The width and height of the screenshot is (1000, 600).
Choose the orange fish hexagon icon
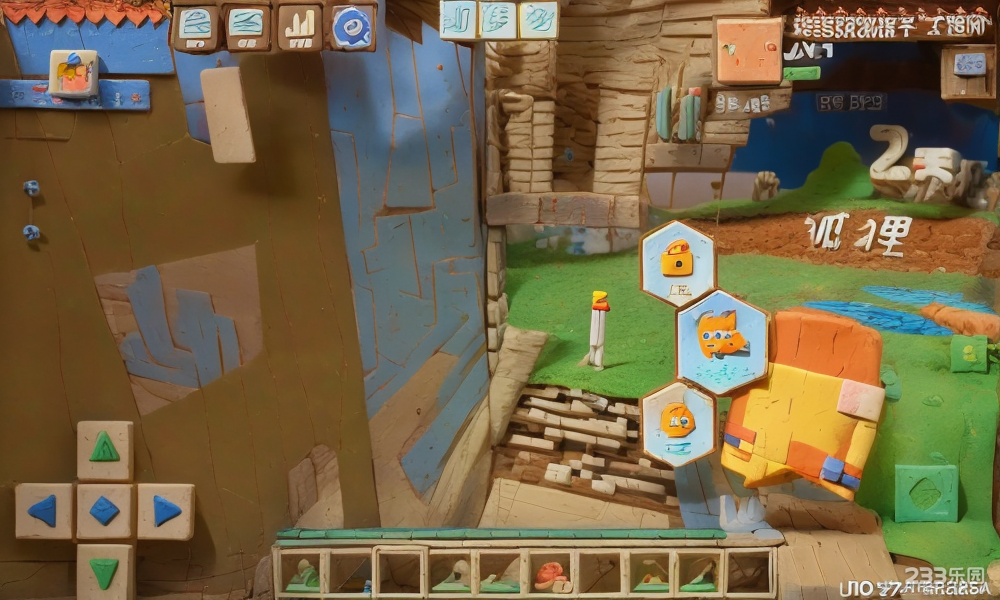[x=722, y=340]
